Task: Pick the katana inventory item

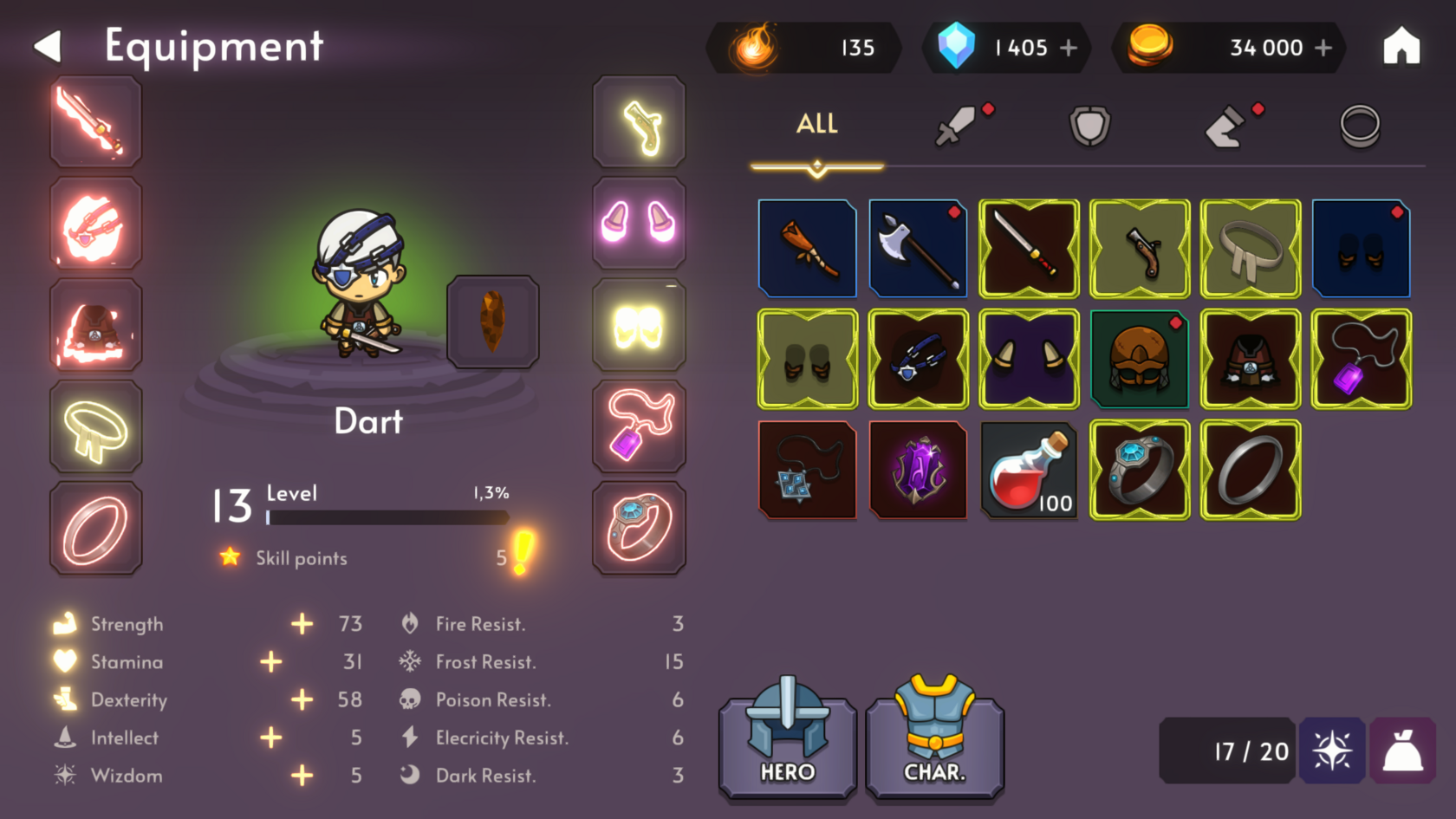Action: click(x=1029, y=249)
